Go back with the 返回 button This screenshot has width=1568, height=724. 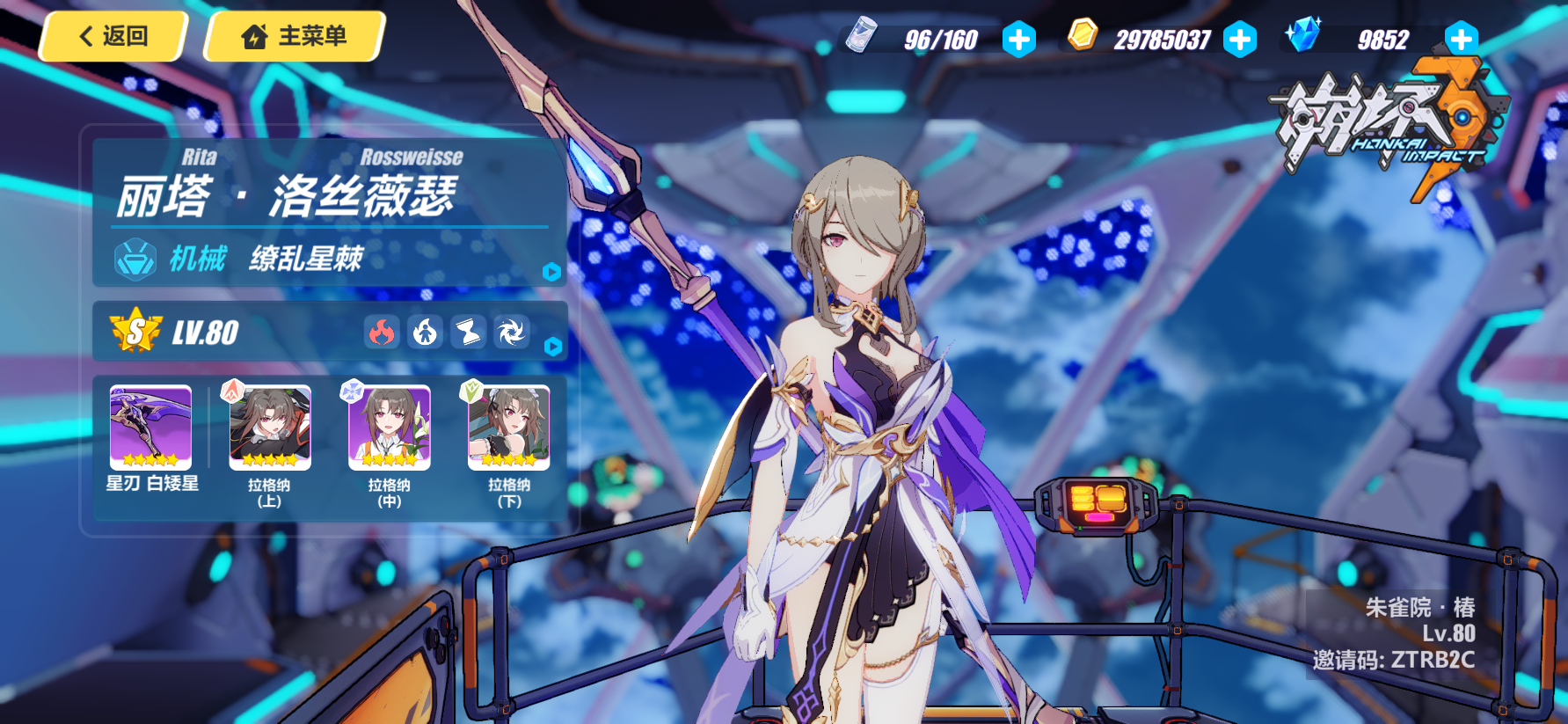tap(113, 37)
